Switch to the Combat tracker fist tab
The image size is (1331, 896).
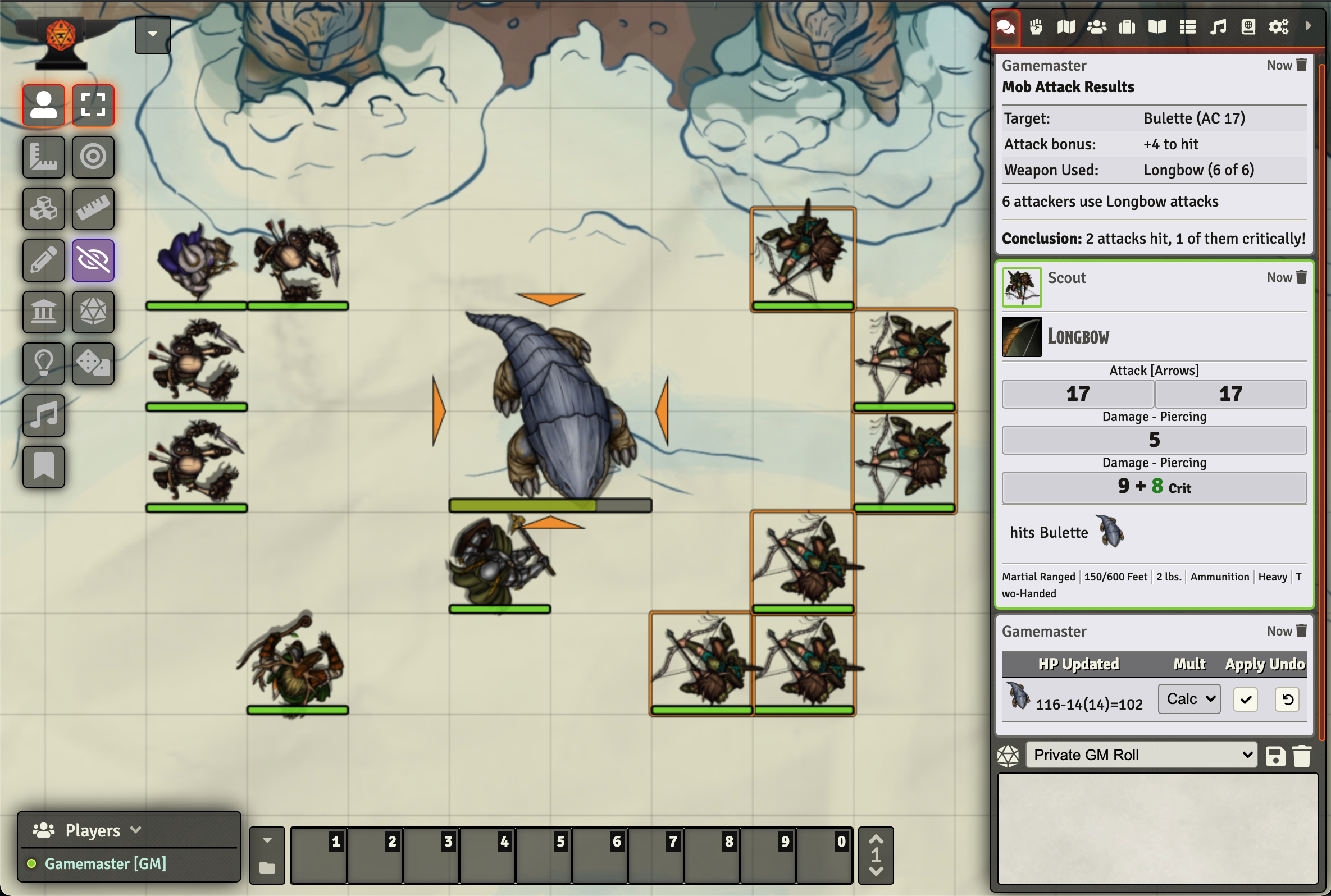click(1036, 26)
